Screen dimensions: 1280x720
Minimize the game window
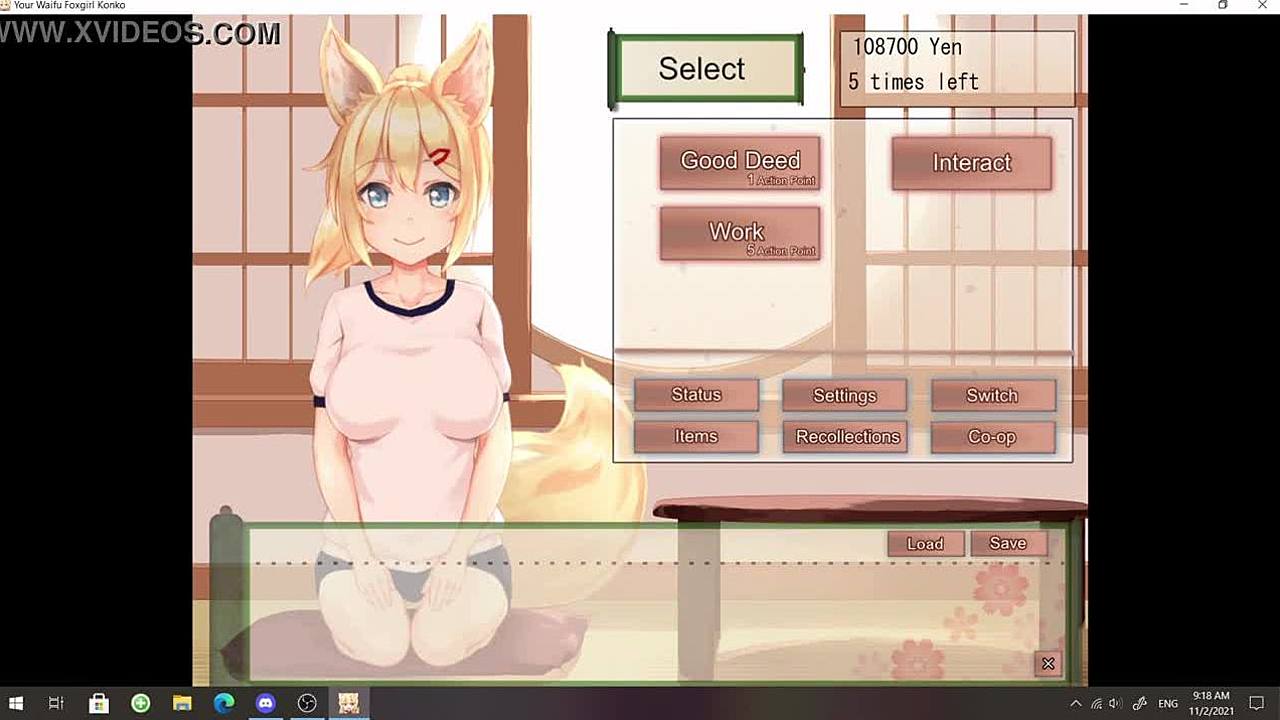[x=1184, y=6]
